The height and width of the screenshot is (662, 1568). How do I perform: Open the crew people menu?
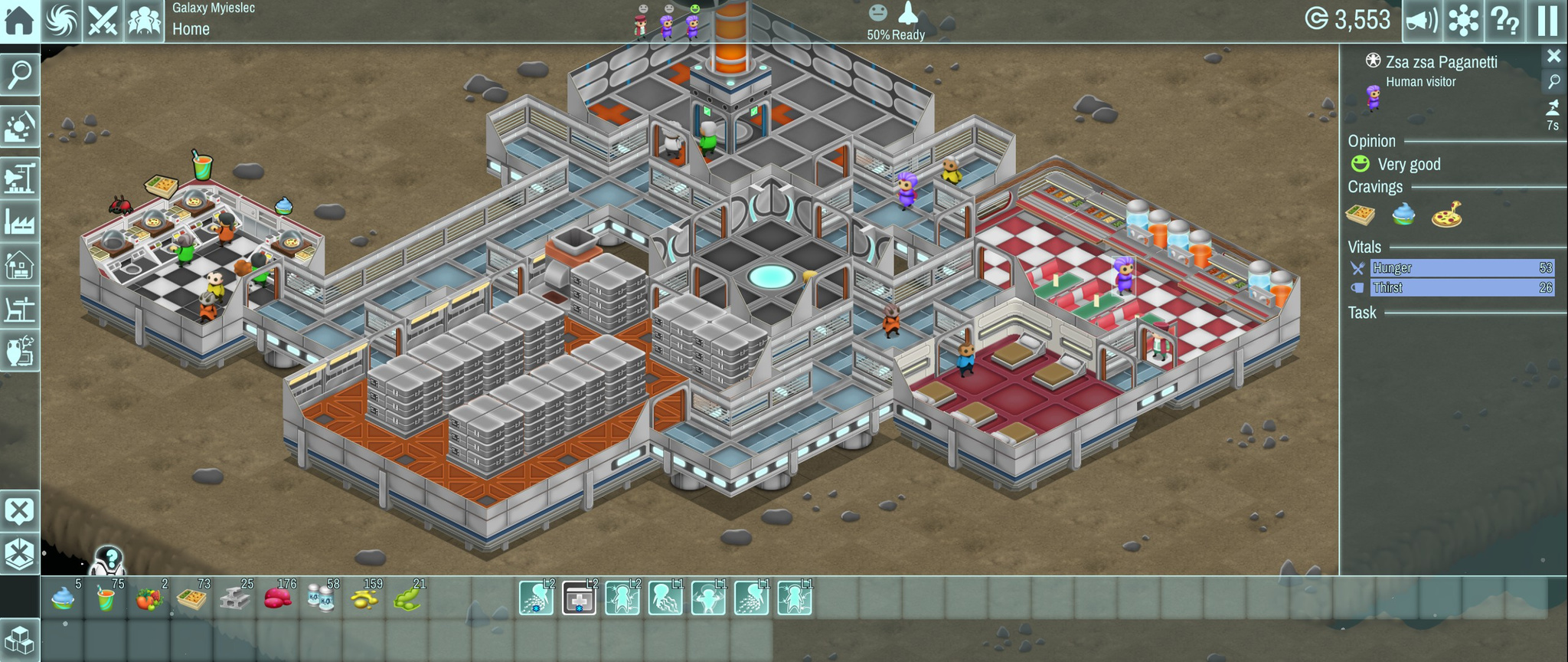[143, 21]
